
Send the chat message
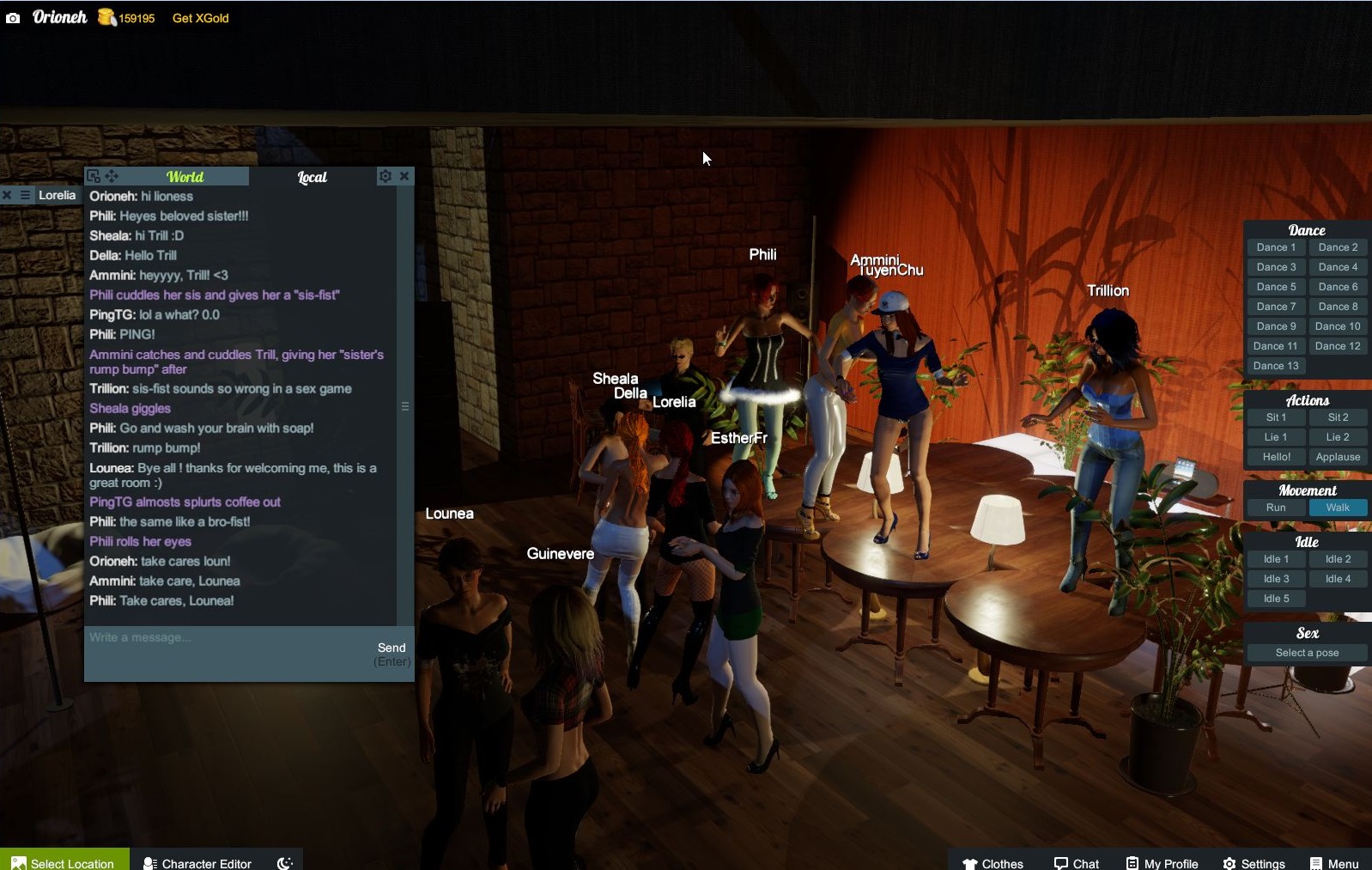(392, 648)
